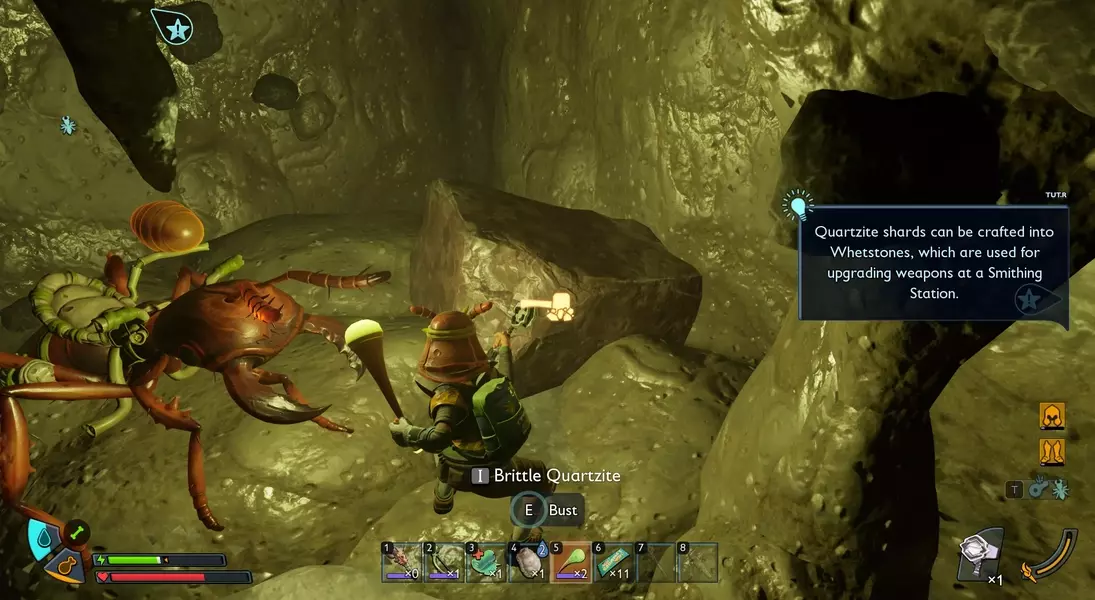Screen dimensions: 1095x600
Task: Select the spiky club in hotbar slot 1
Action: pos(401,562)
